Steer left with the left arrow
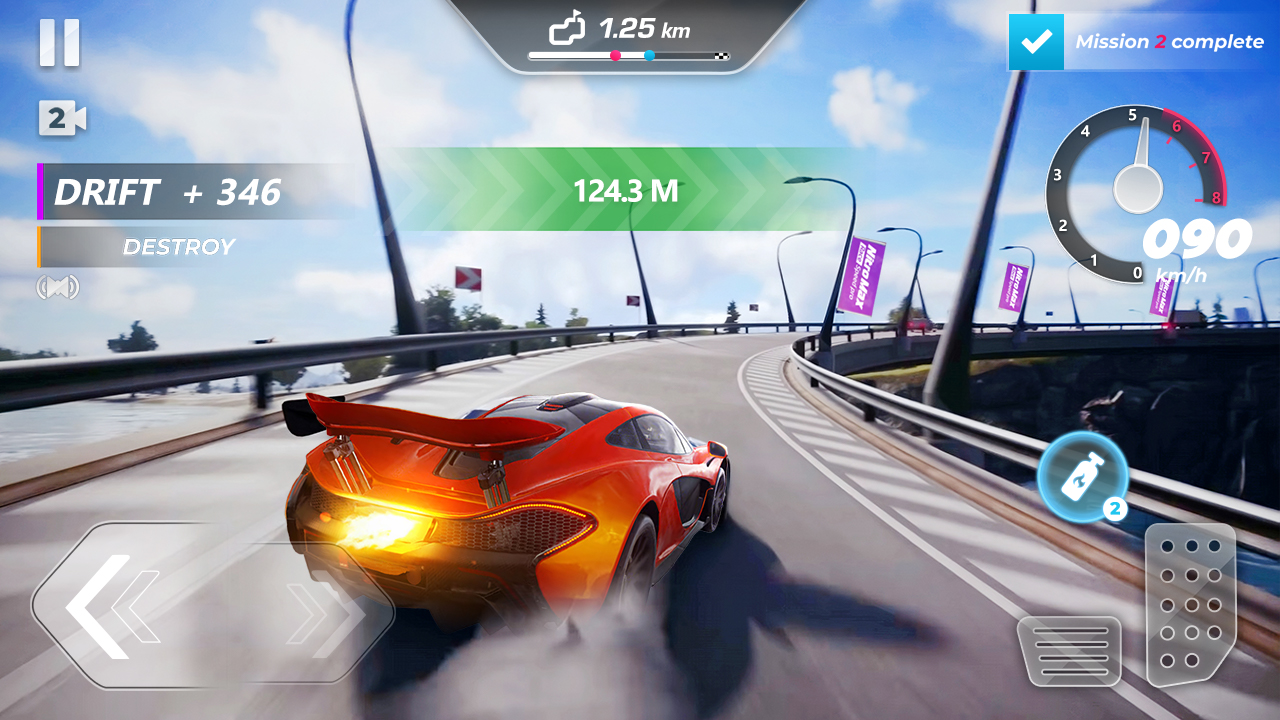Image resolution: width=1280 pixels, height=720 pixels. click(110, 606)
